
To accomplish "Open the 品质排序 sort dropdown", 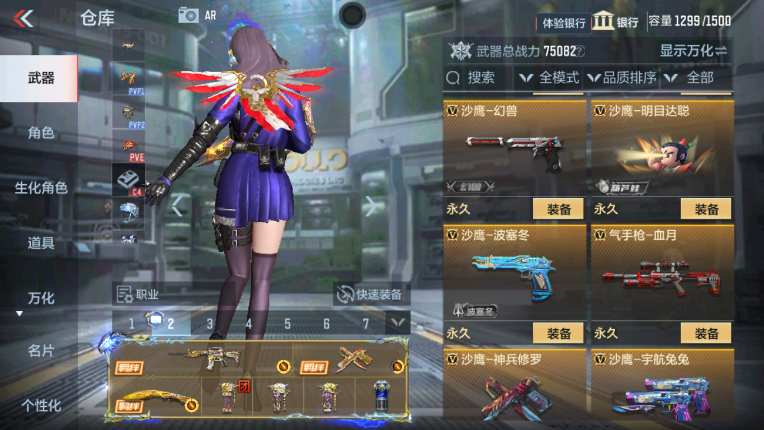I will click(621, 77).
